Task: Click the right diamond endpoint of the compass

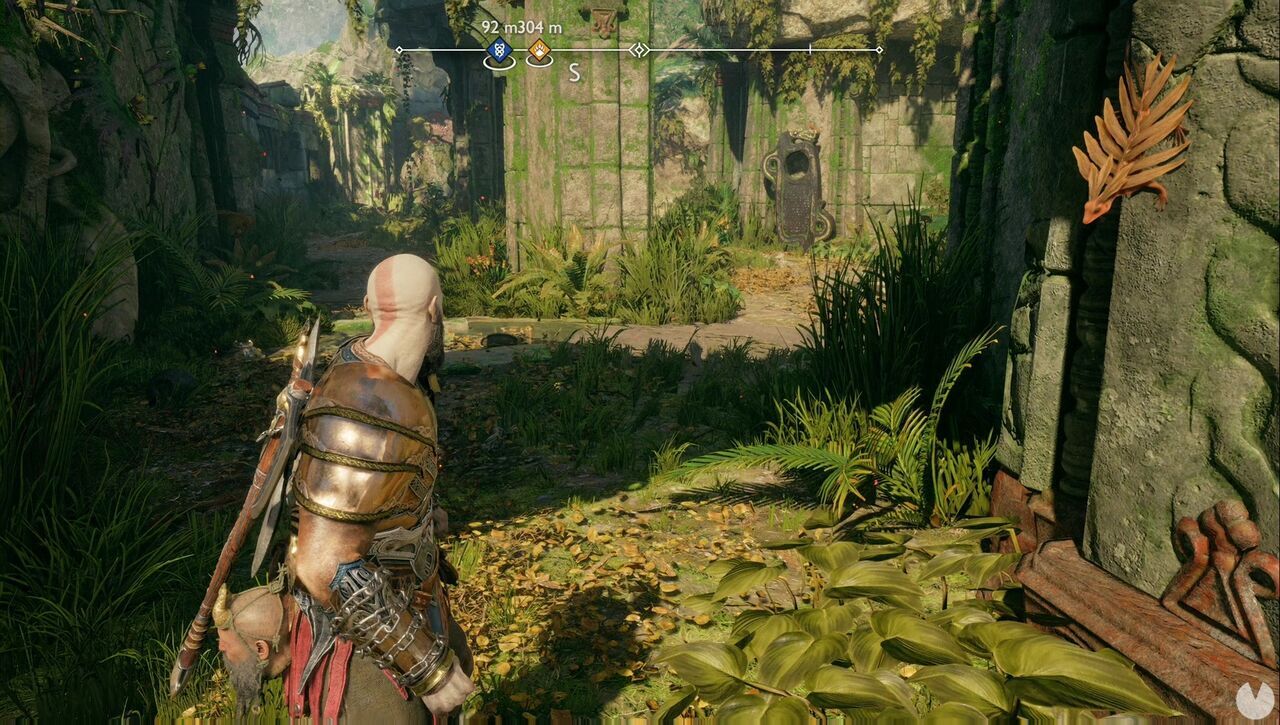Action: (879, 49)
